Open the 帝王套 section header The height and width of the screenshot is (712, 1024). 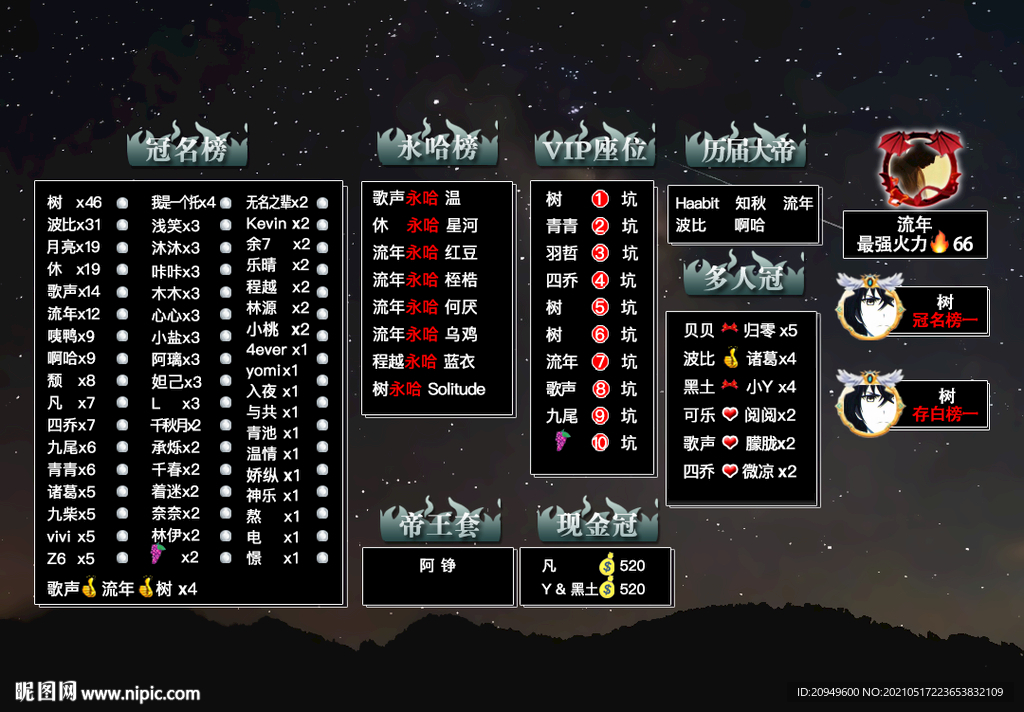coord(439,523)
